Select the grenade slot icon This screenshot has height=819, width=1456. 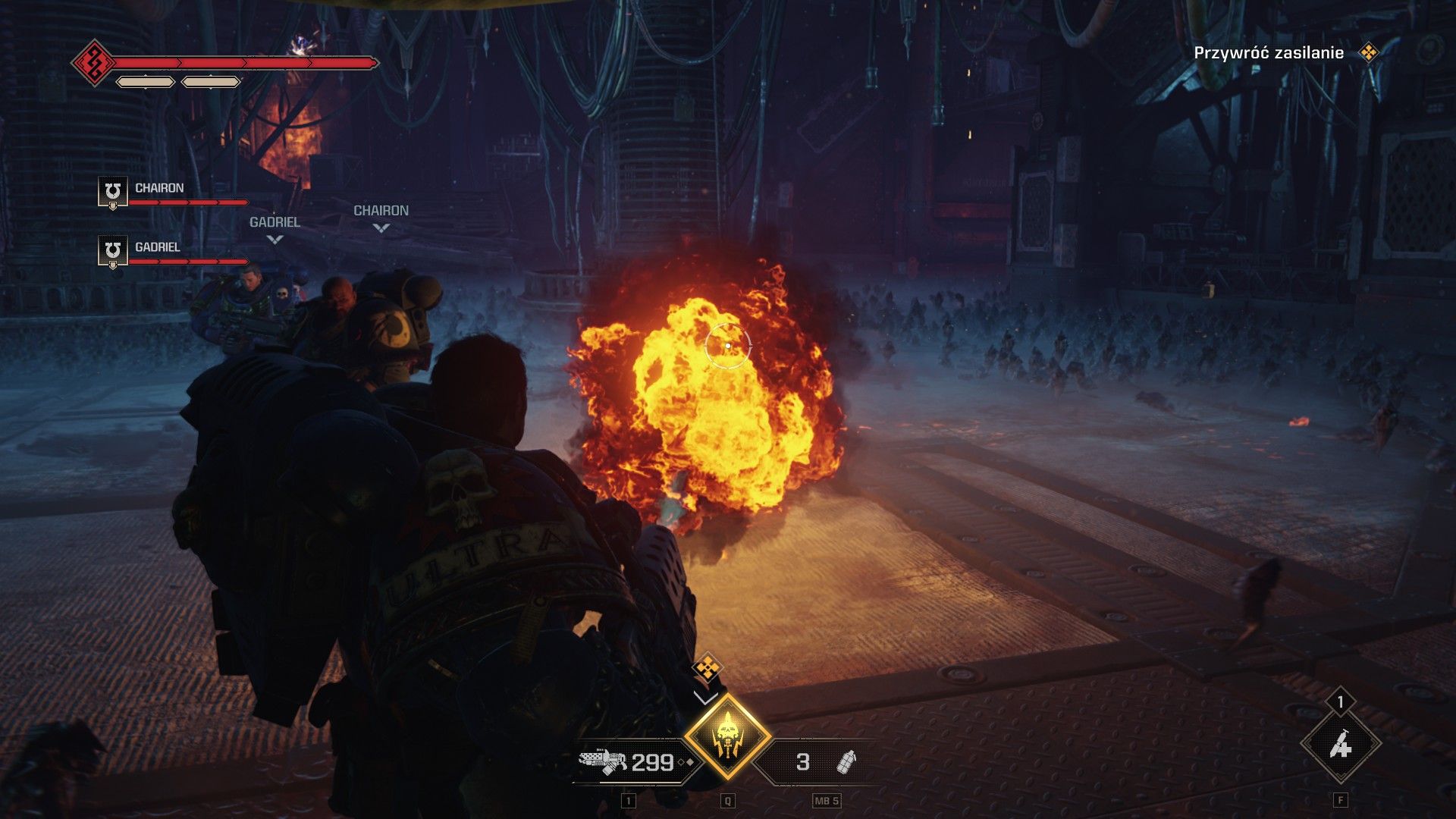pos(846,761)
